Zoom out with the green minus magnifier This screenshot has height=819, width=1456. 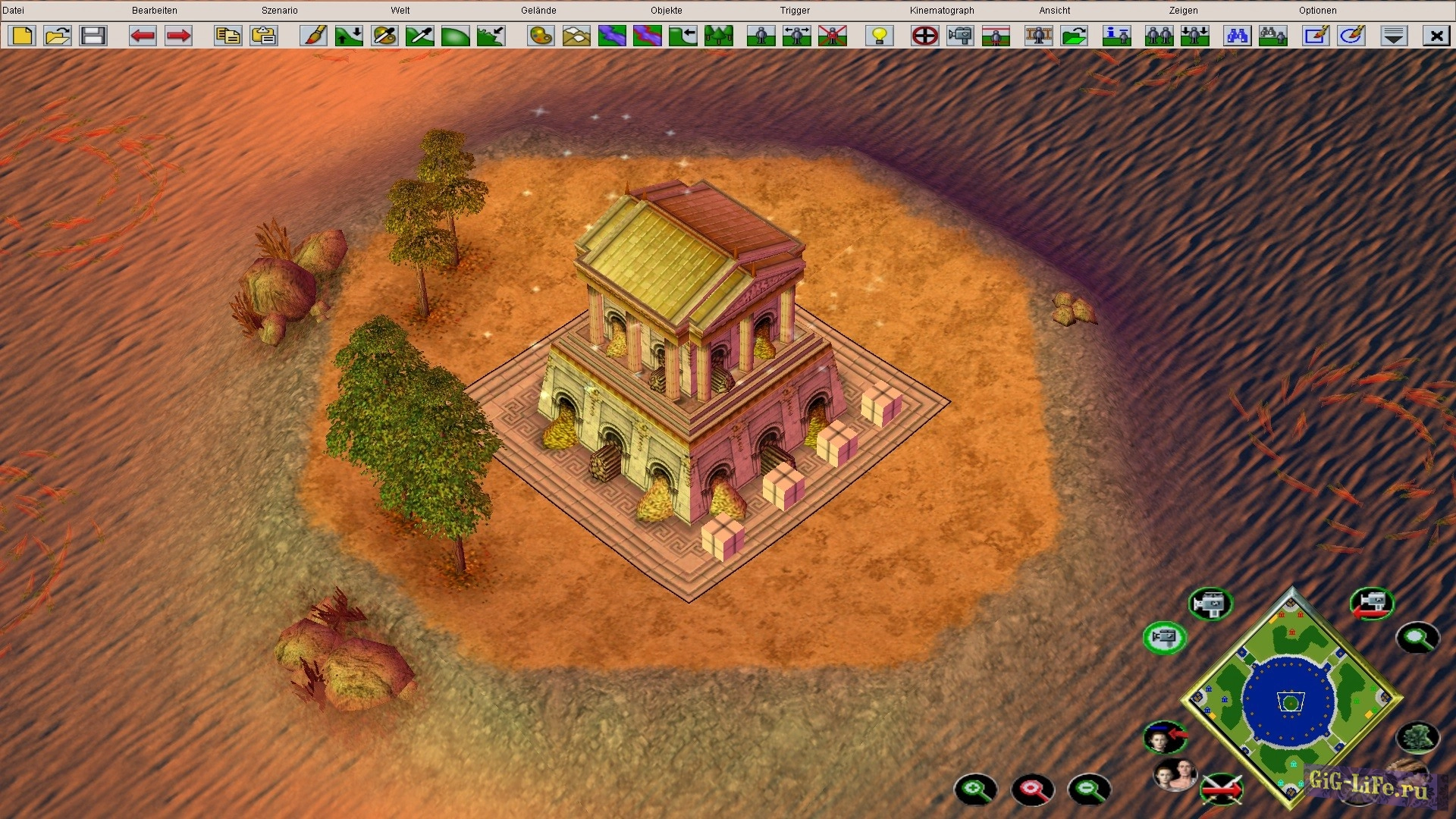(x=1089, y=789)
